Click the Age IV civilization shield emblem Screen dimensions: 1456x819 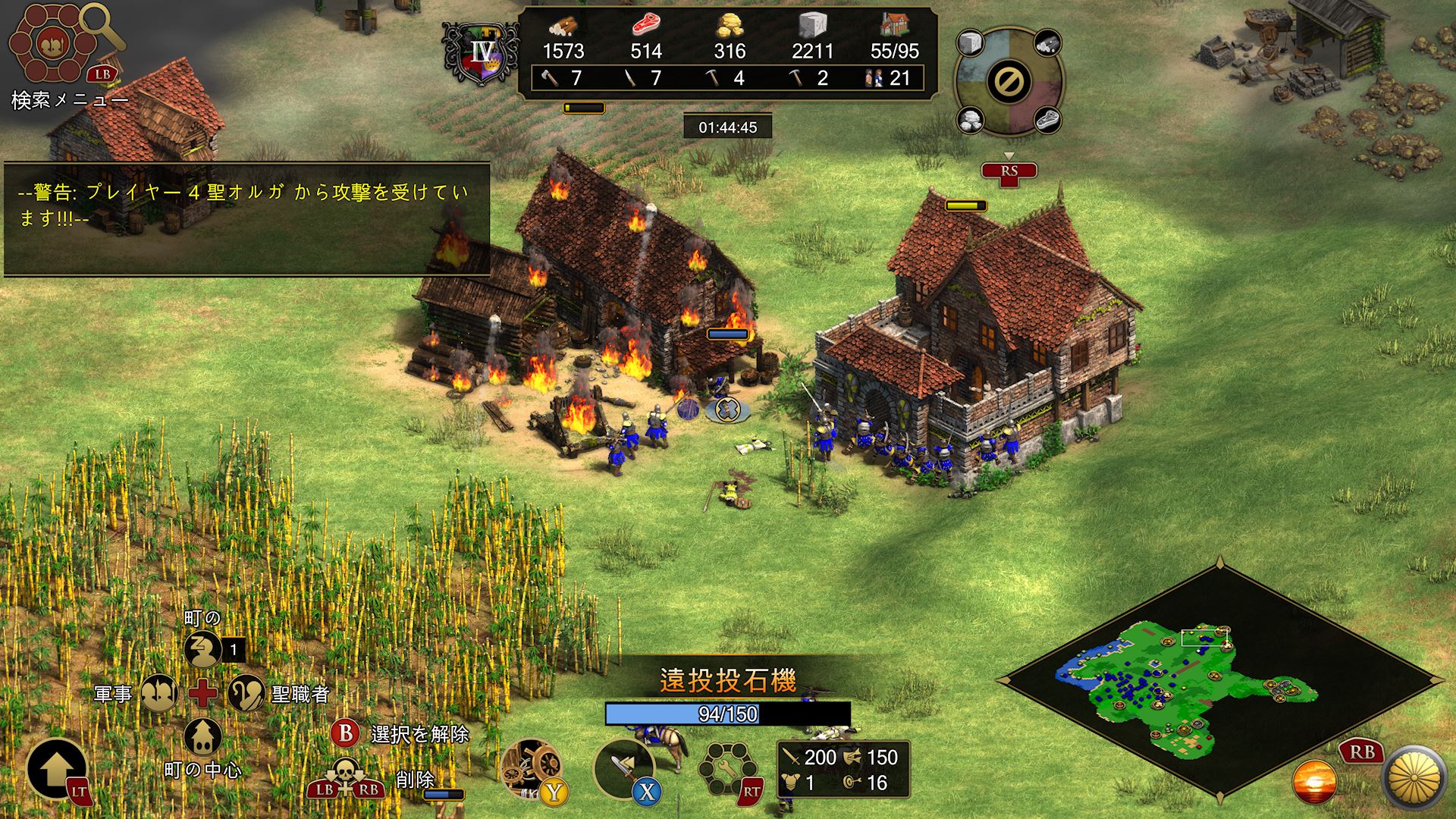point(482,53)
